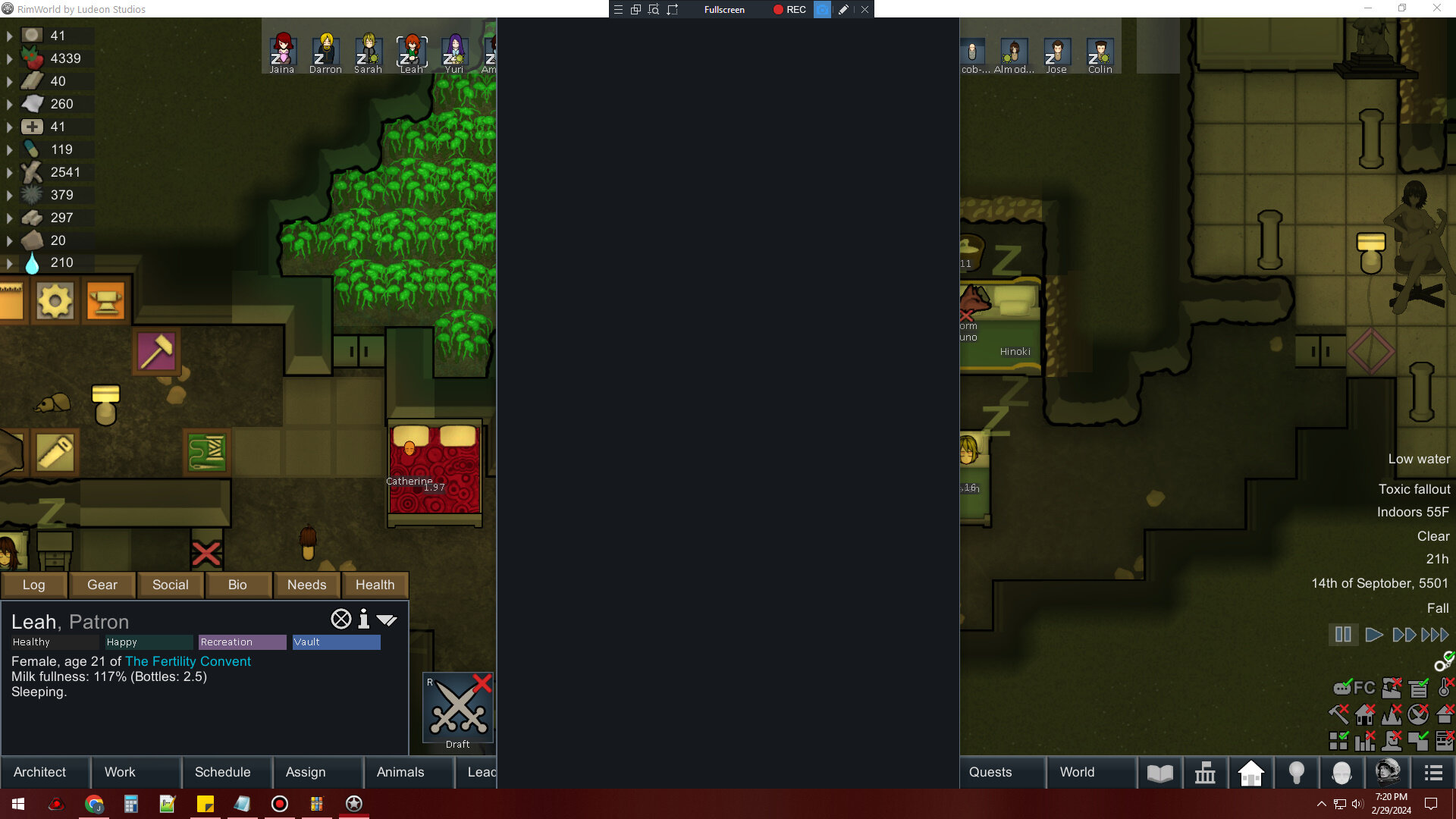Open the Quests panel

pyautogui.click(x=990, y=772)
